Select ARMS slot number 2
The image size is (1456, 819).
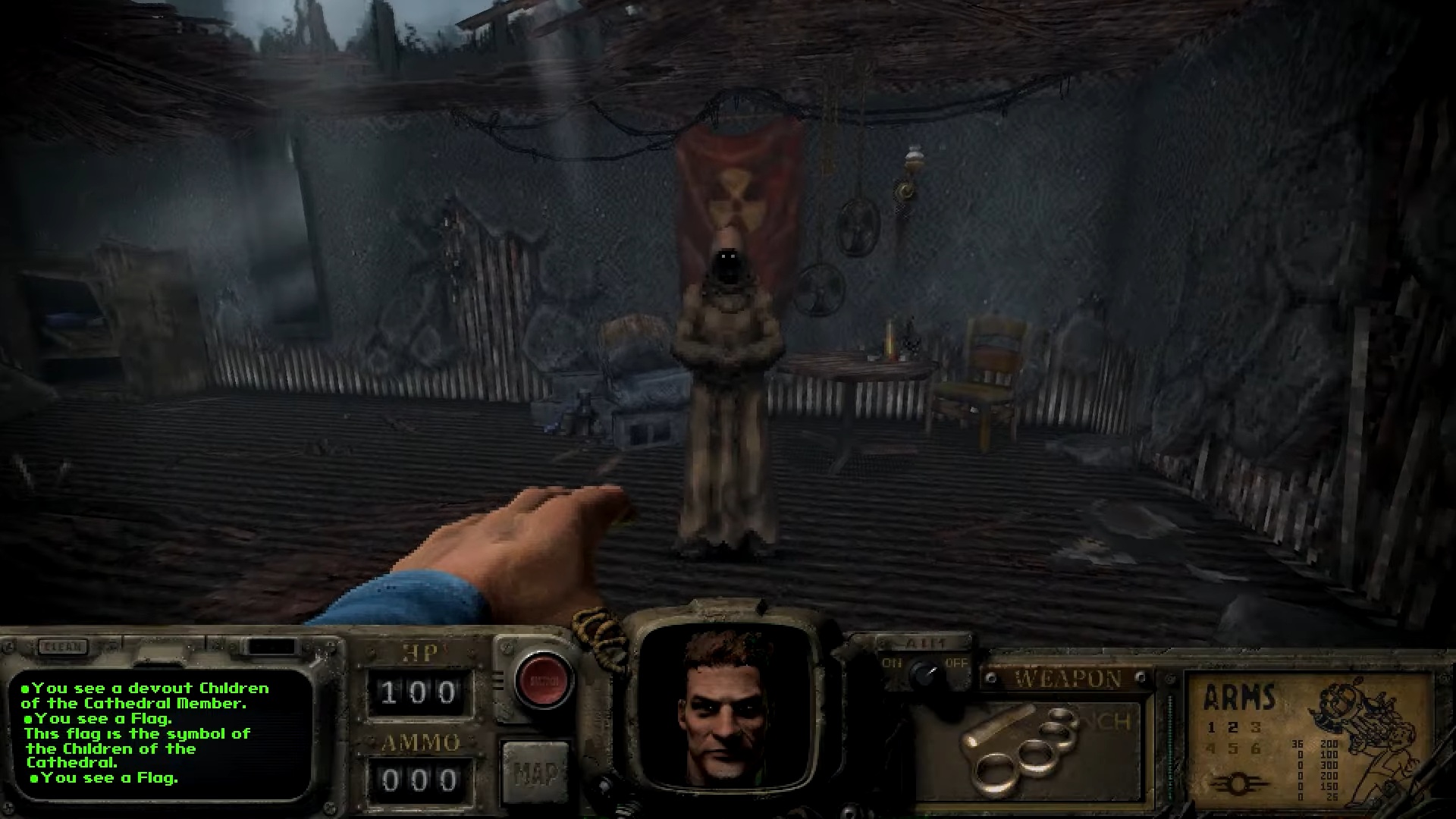coord(1232,728)
